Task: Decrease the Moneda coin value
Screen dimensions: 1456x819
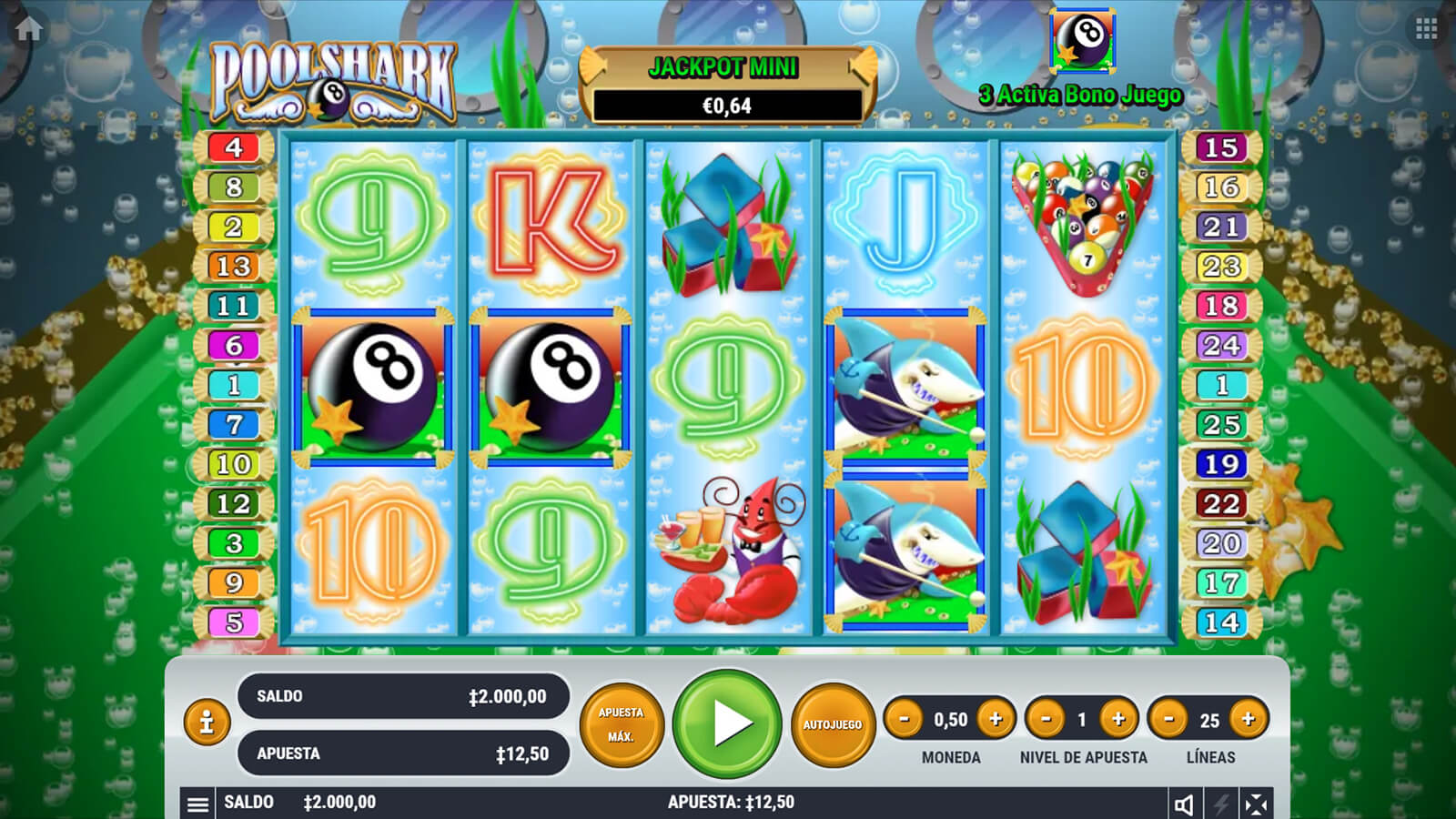Action: (x=904, y=719)
